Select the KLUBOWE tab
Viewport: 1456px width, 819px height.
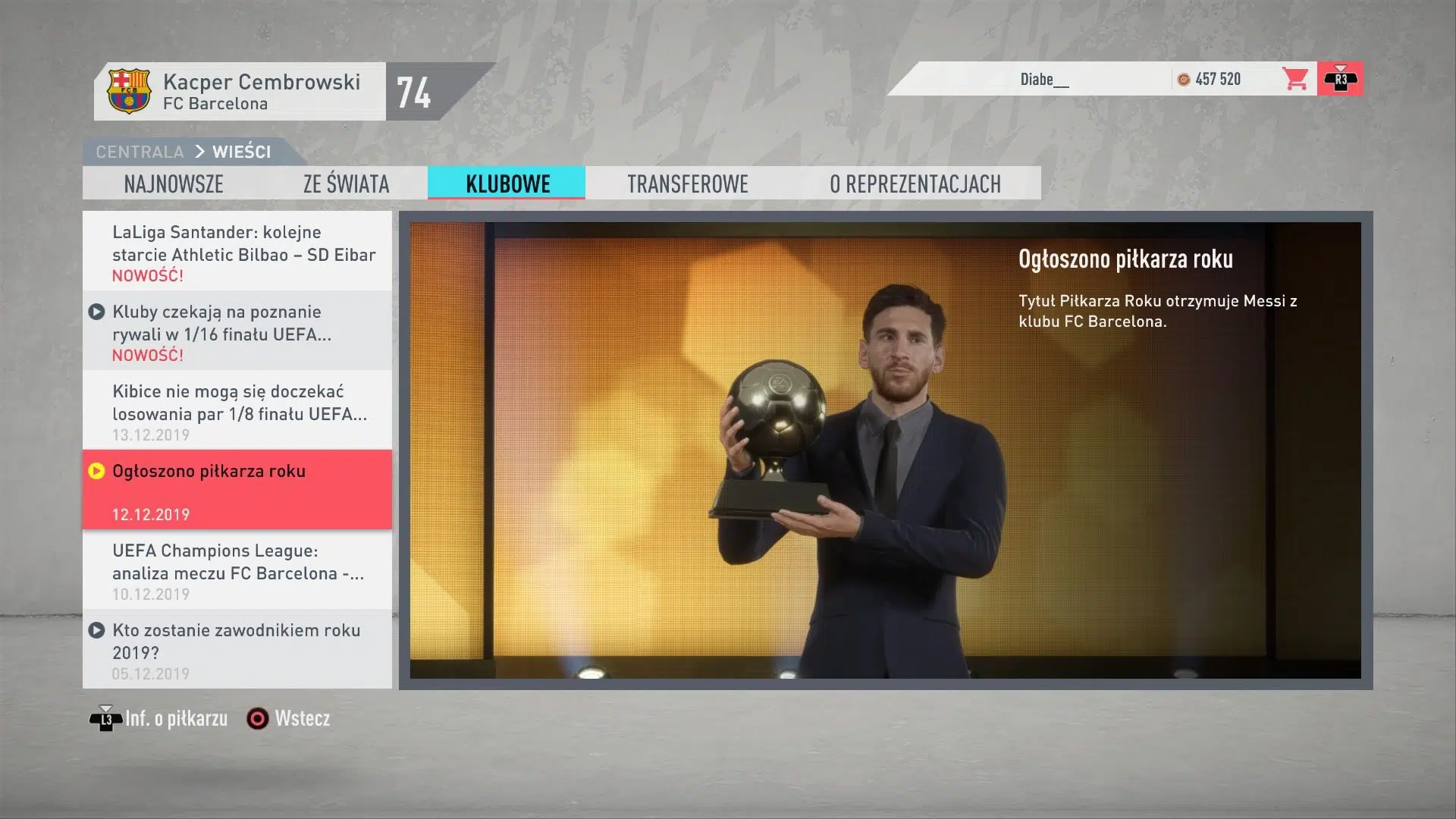coord(507,184)
